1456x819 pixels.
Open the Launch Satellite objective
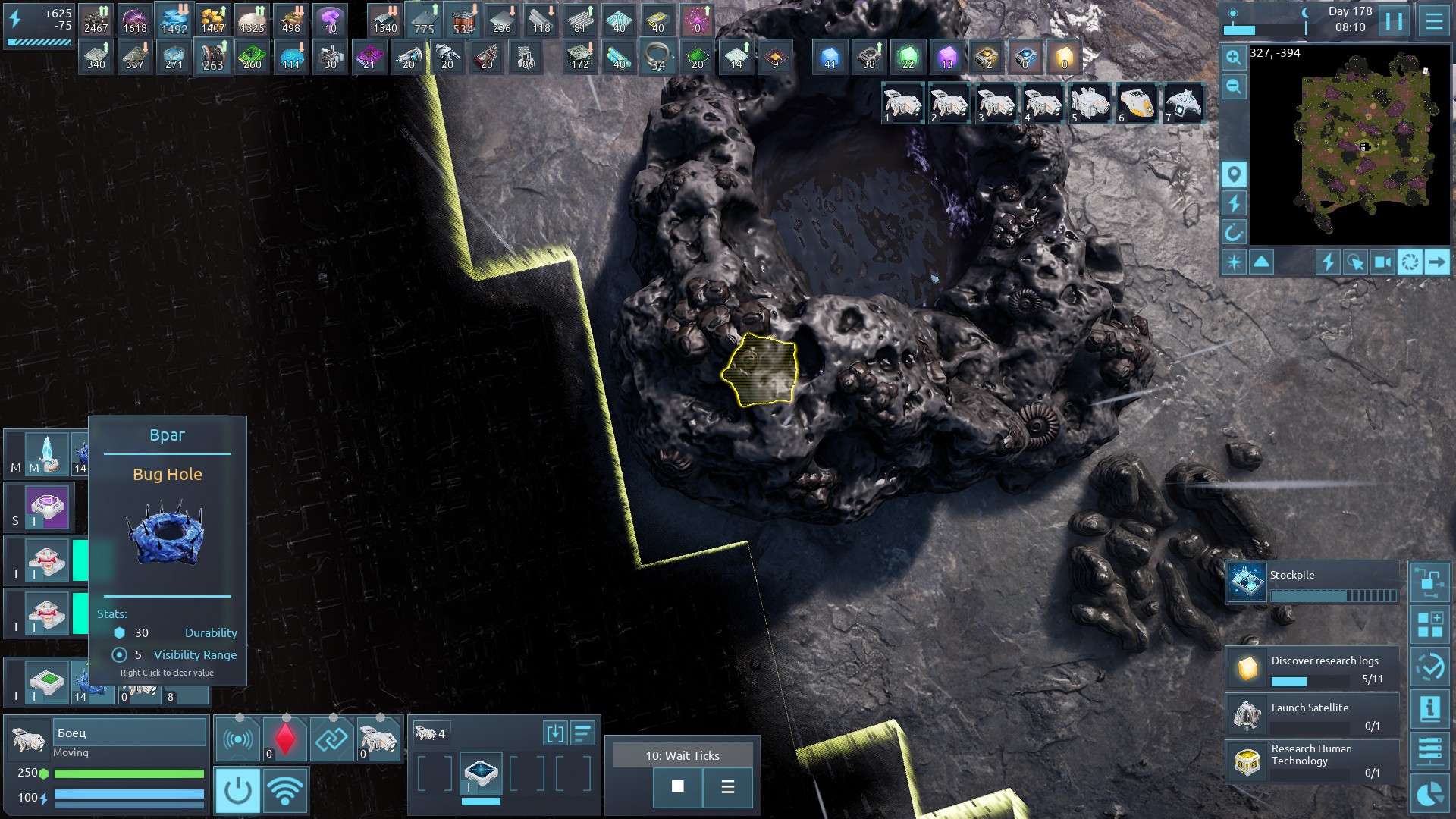1312,715
